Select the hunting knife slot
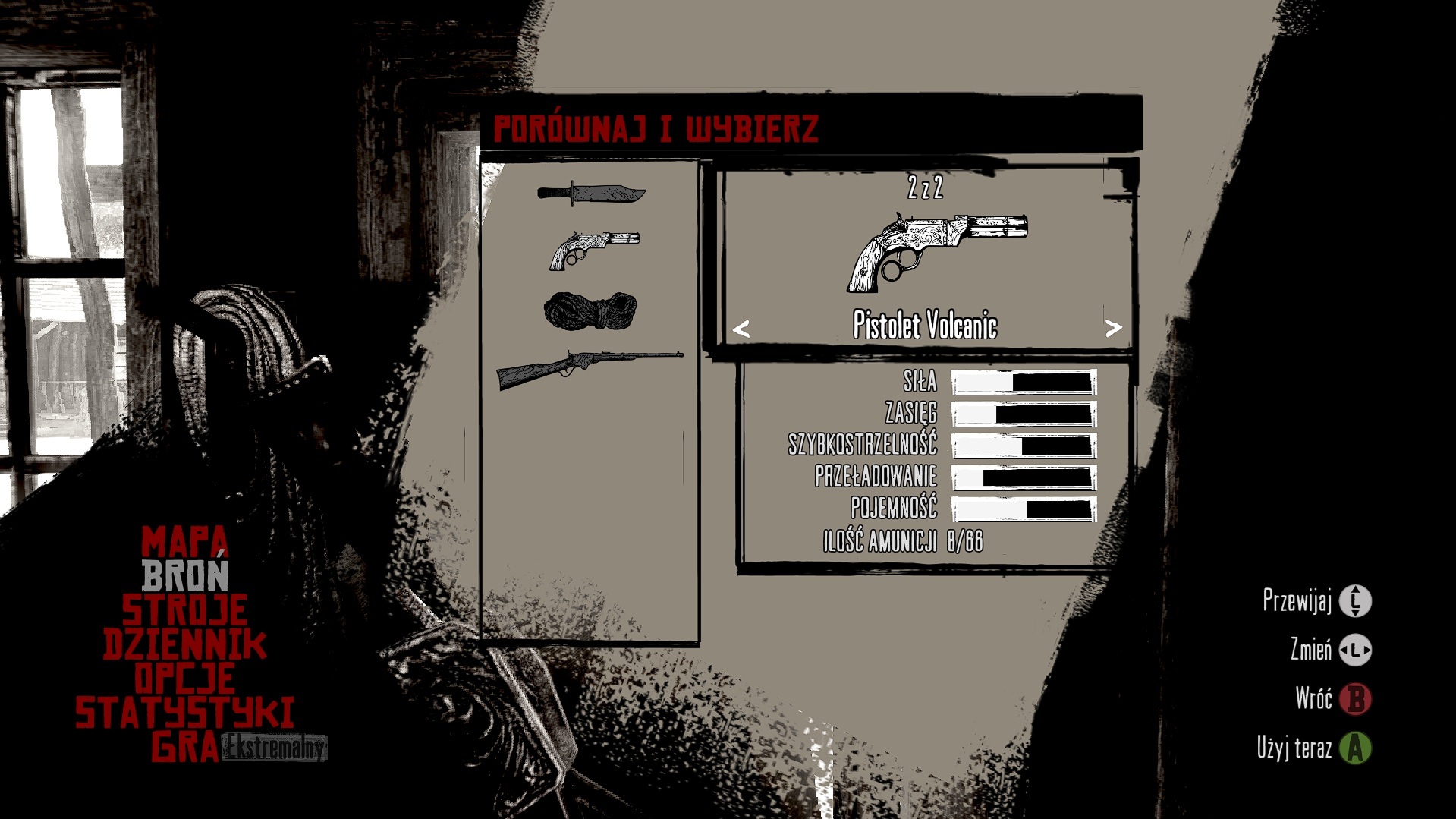The height and width of the screenshot is (819, 1456). [591, 194]
